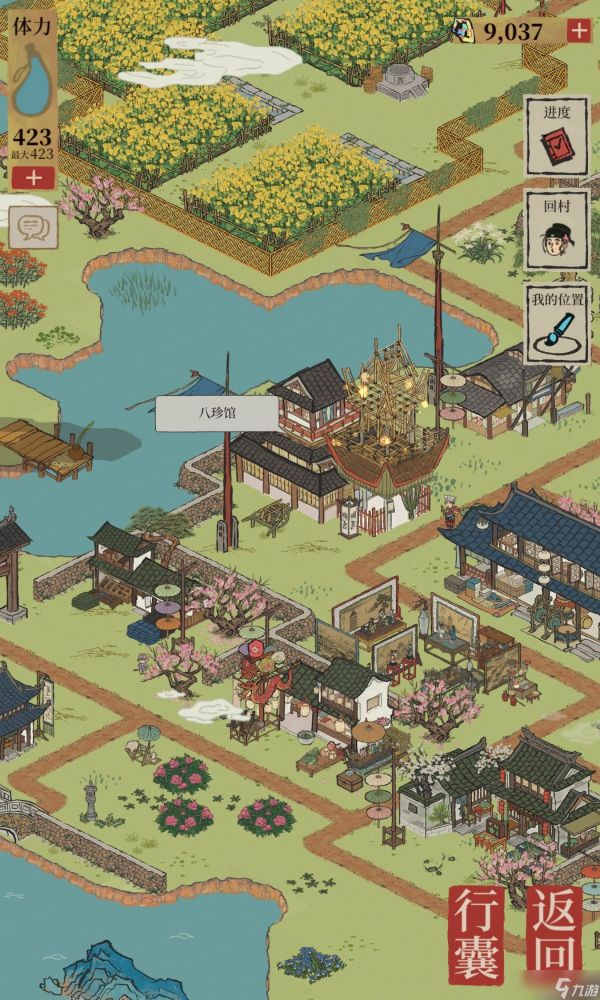The height and width of the screenshot is (1000, 600).
Task: Open the 进度 progress book
Action: point(557,138)
